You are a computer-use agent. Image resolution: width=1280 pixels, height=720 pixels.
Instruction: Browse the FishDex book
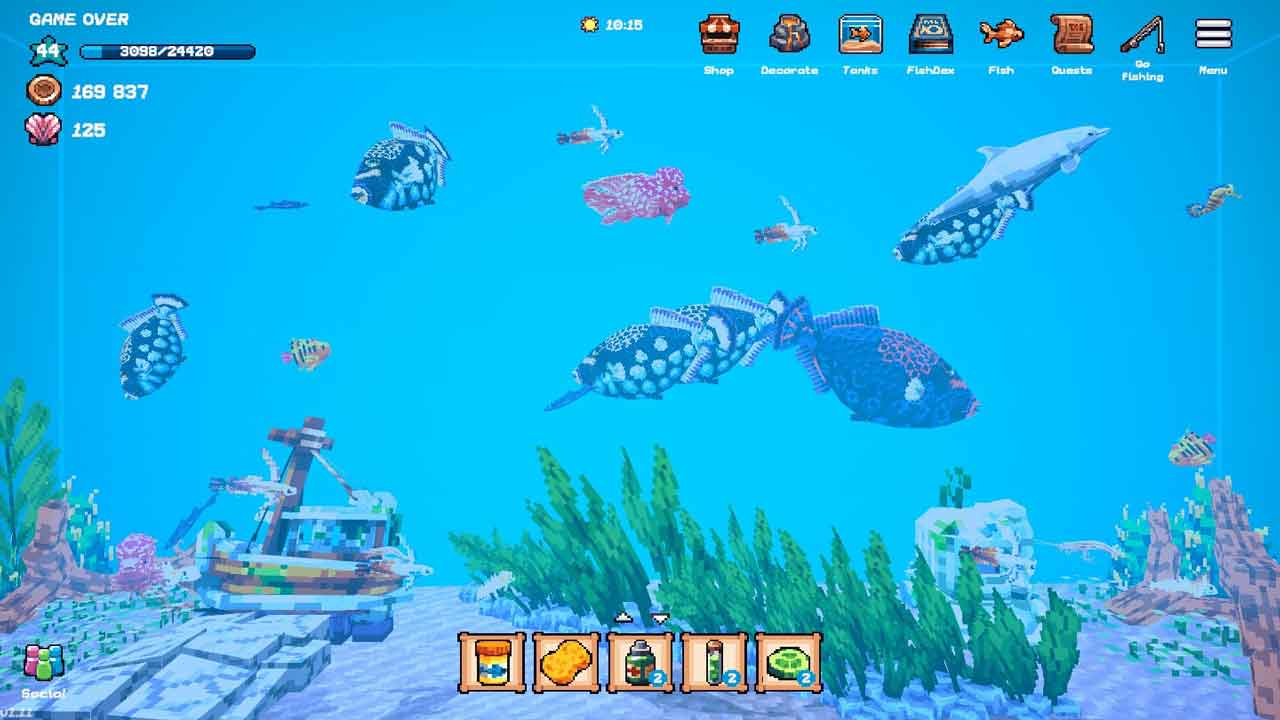[930, 36]
